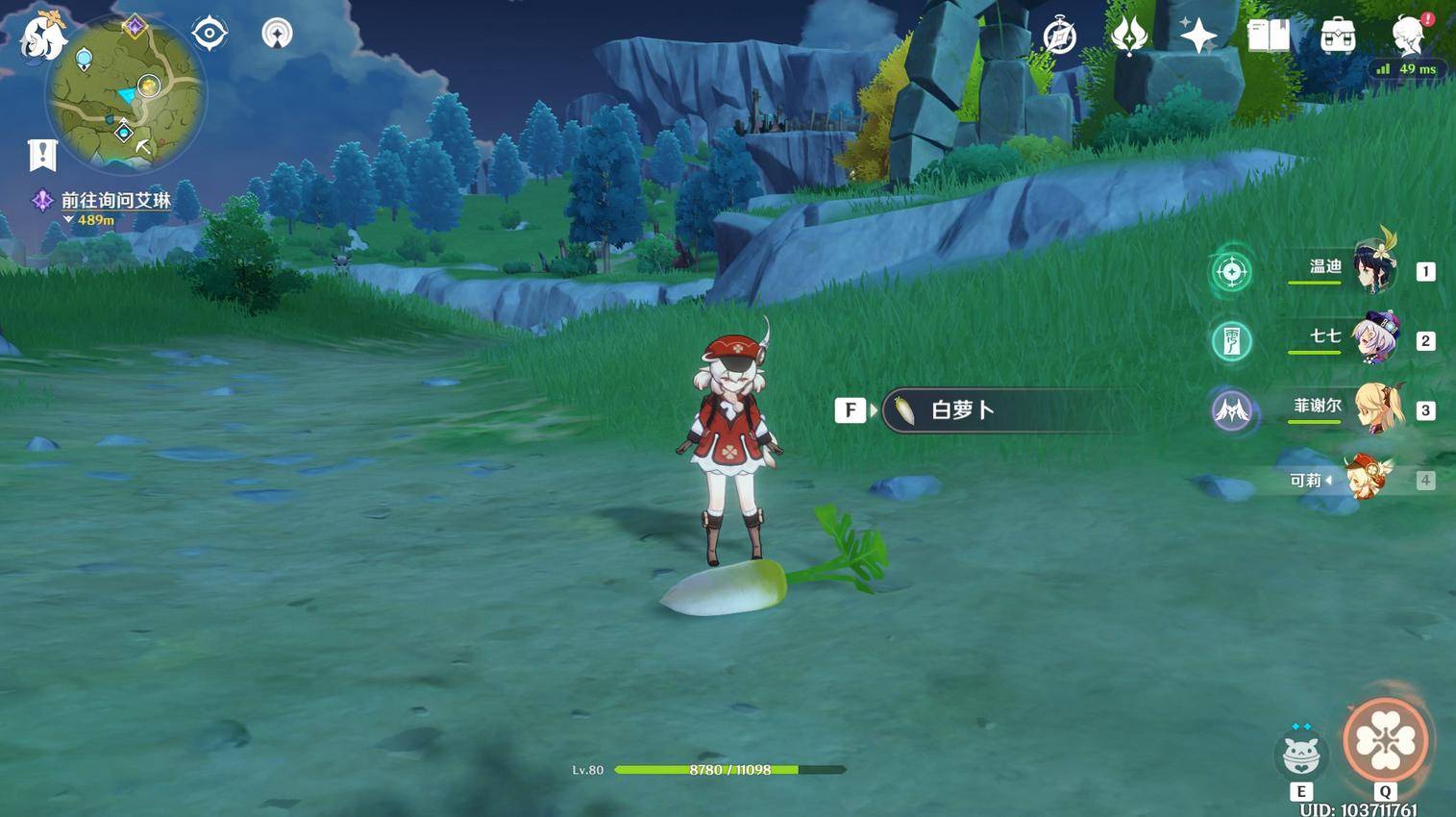This screenshot has width=1456, height=817.
Task: Open the compass events icon
Action: point(1059,37)
